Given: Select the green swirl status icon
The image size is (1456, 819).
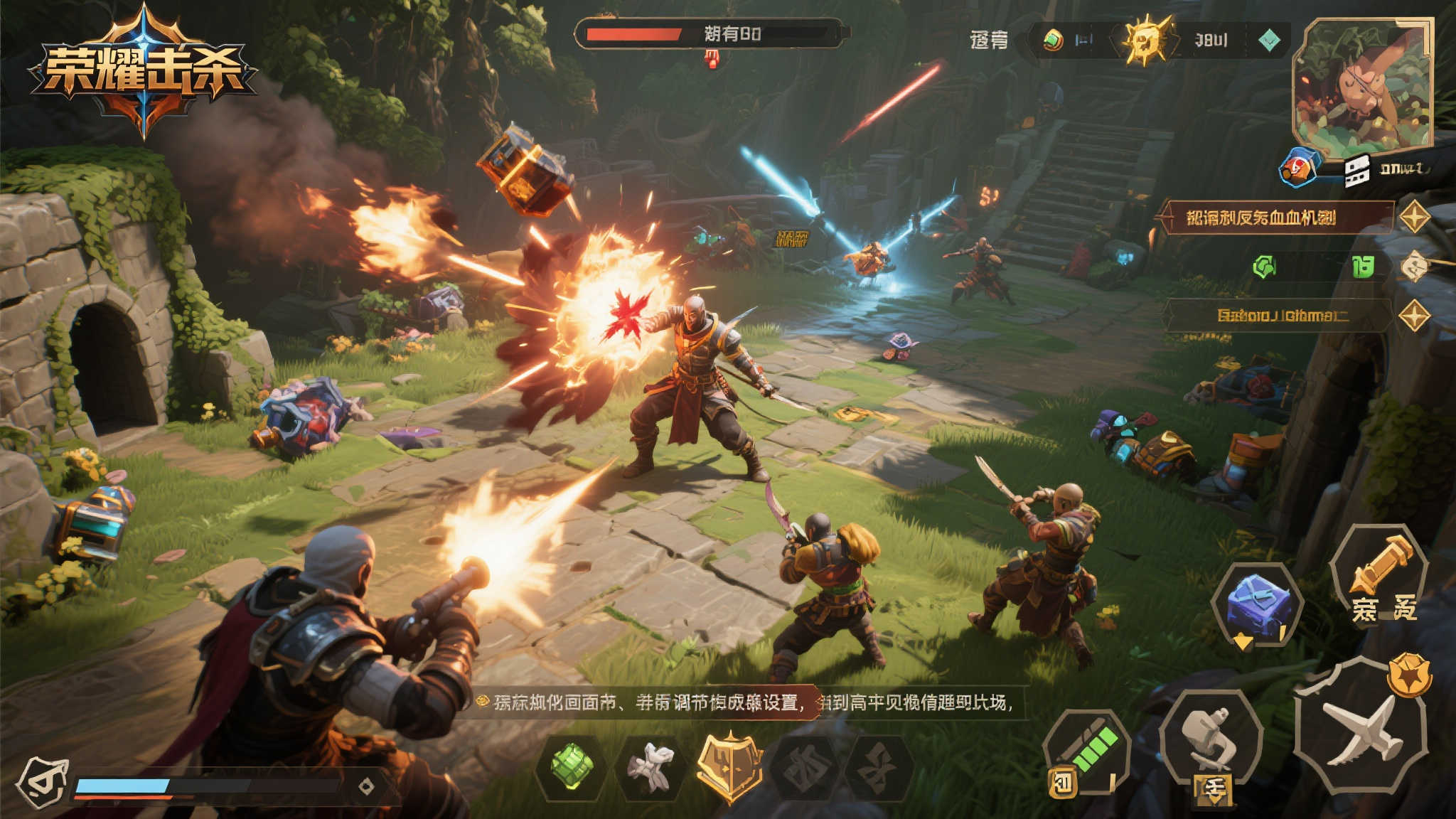Looking at the screenshot, I should [x=1264, y=267].
